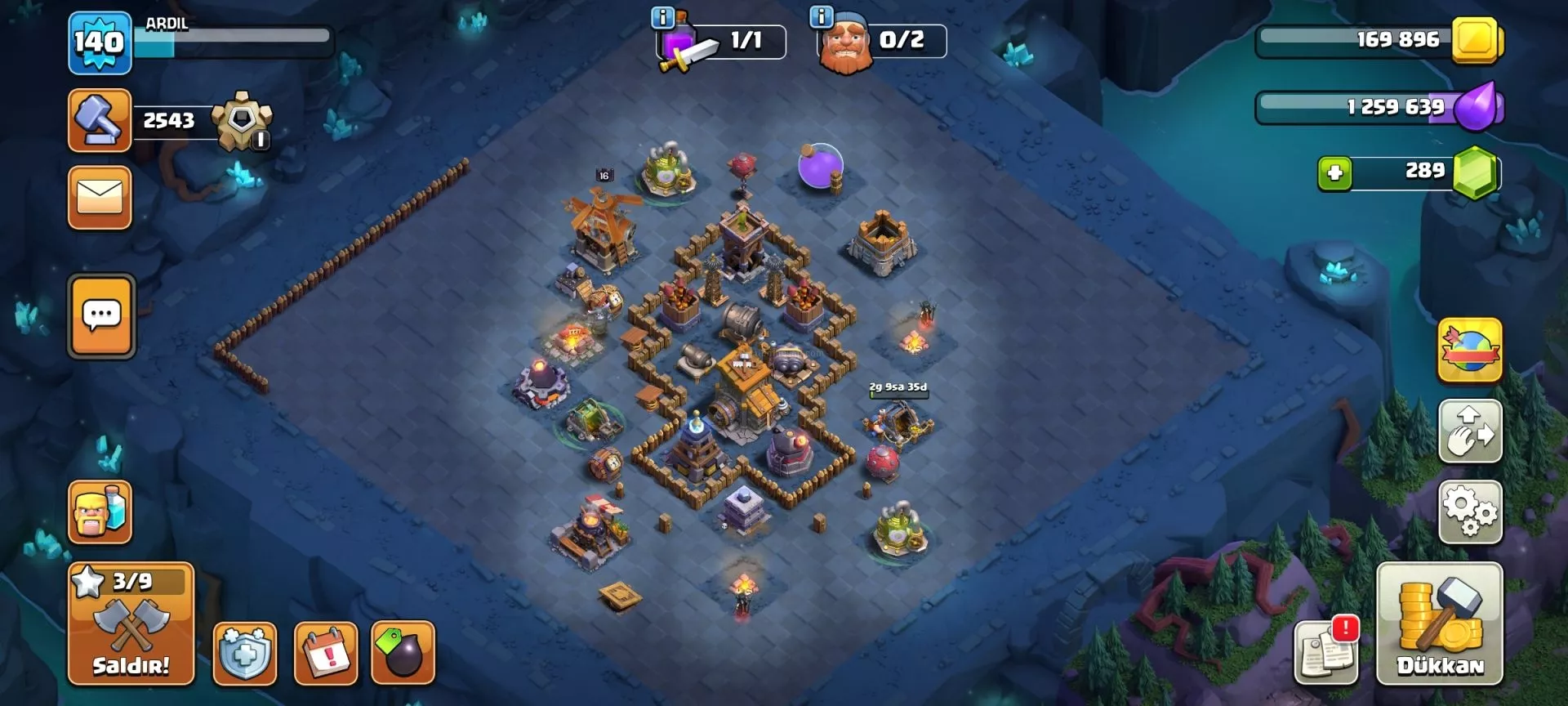Tap the level 140 experience badge
The height and width of the screenshot is (706, 1568).
pos(100,42)
